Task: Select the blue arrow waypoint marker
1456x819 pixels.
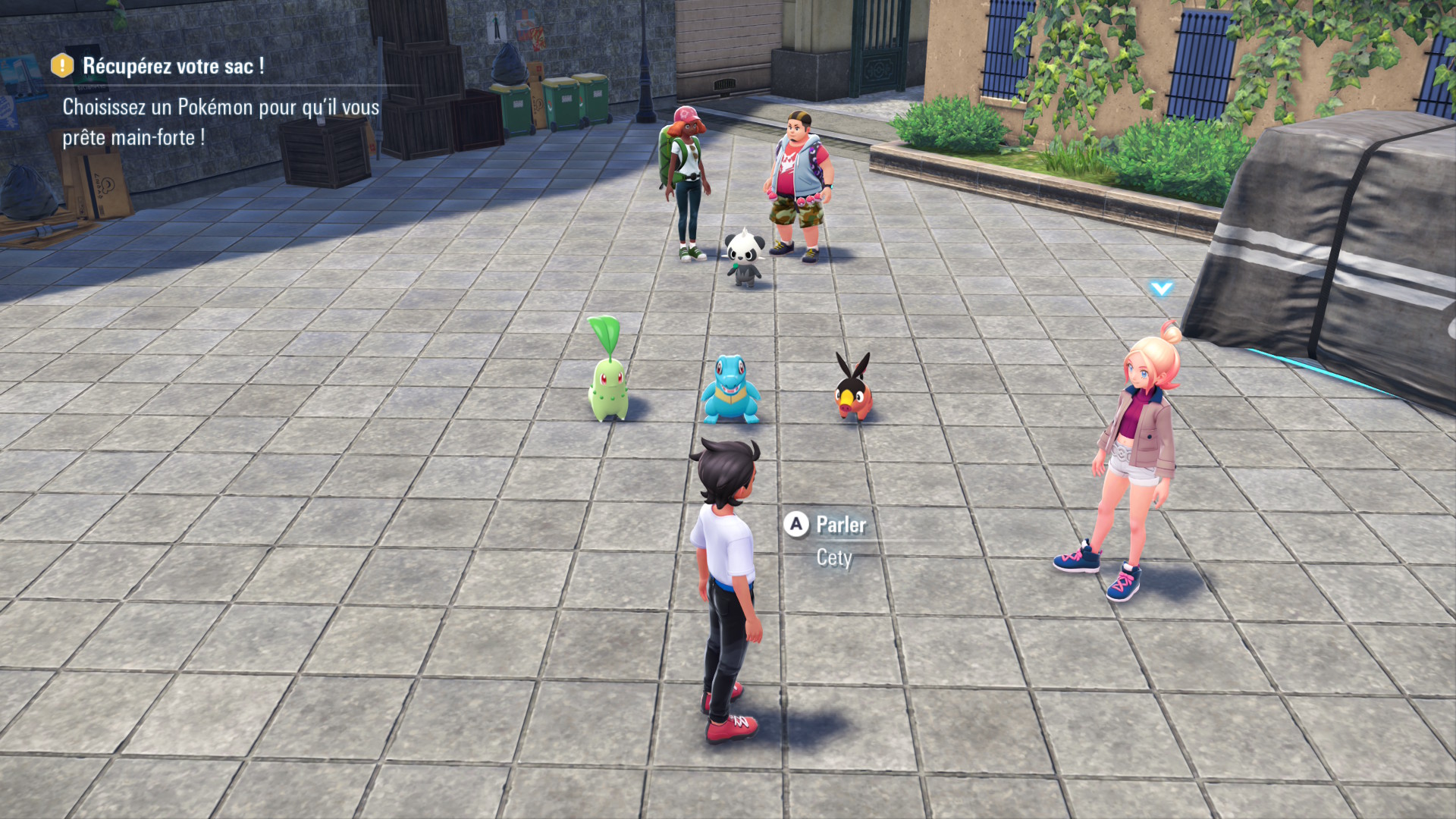Action: (x=1161, y=288)
